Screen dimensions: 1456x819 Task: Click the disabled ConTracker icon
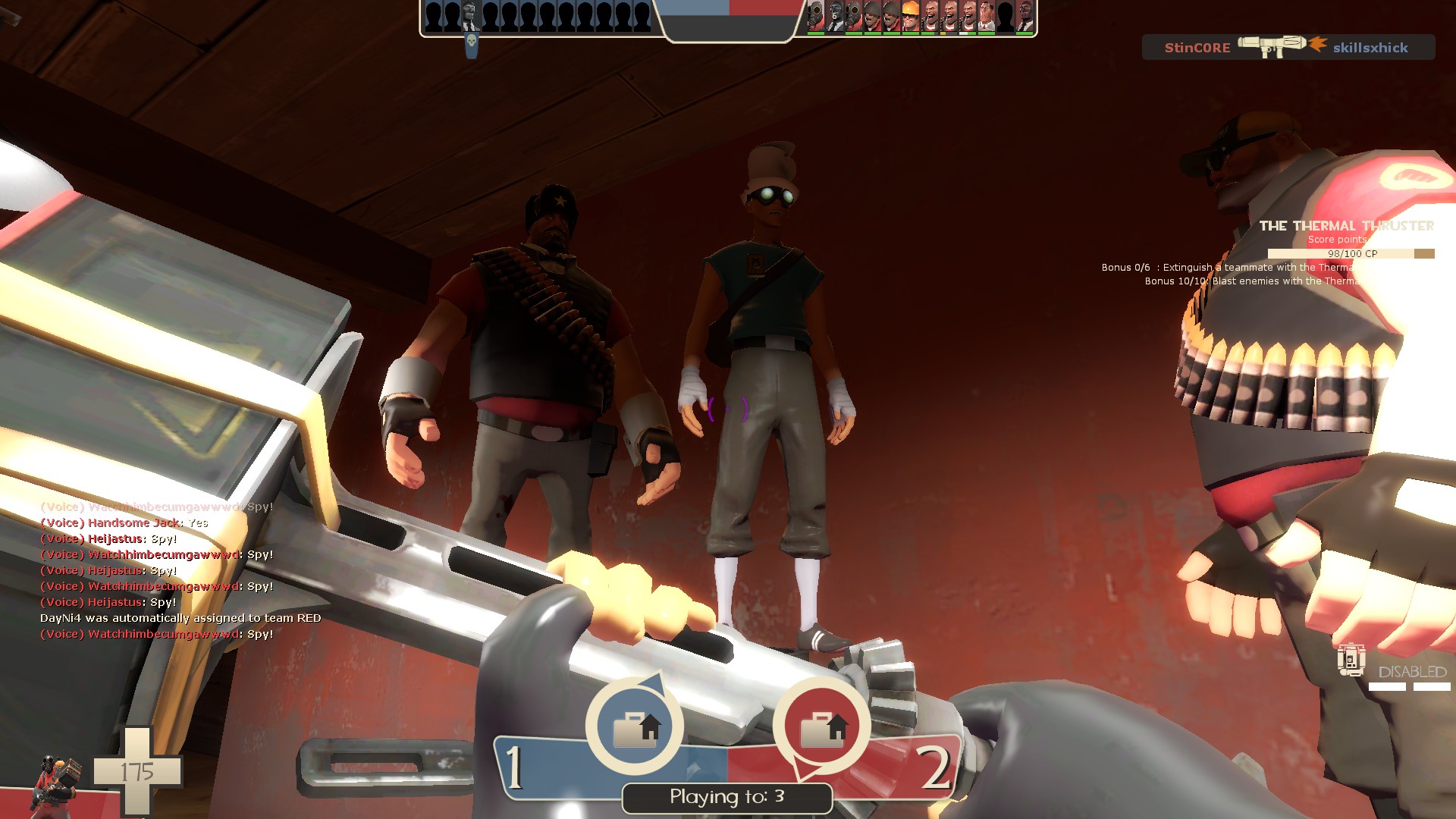pyautogui.click(x=1351, y=660)
